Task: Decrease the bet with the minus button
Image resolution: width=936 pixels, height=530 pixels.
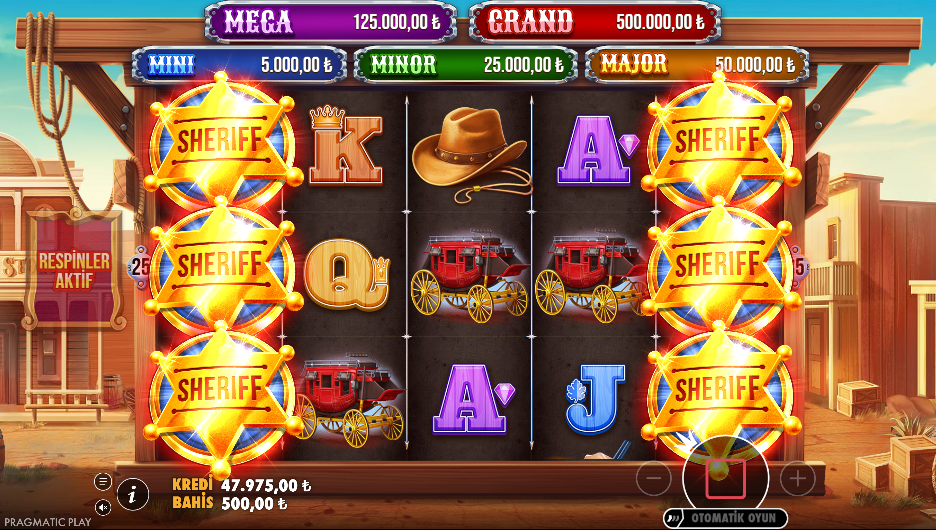Action: pos(653,479)
